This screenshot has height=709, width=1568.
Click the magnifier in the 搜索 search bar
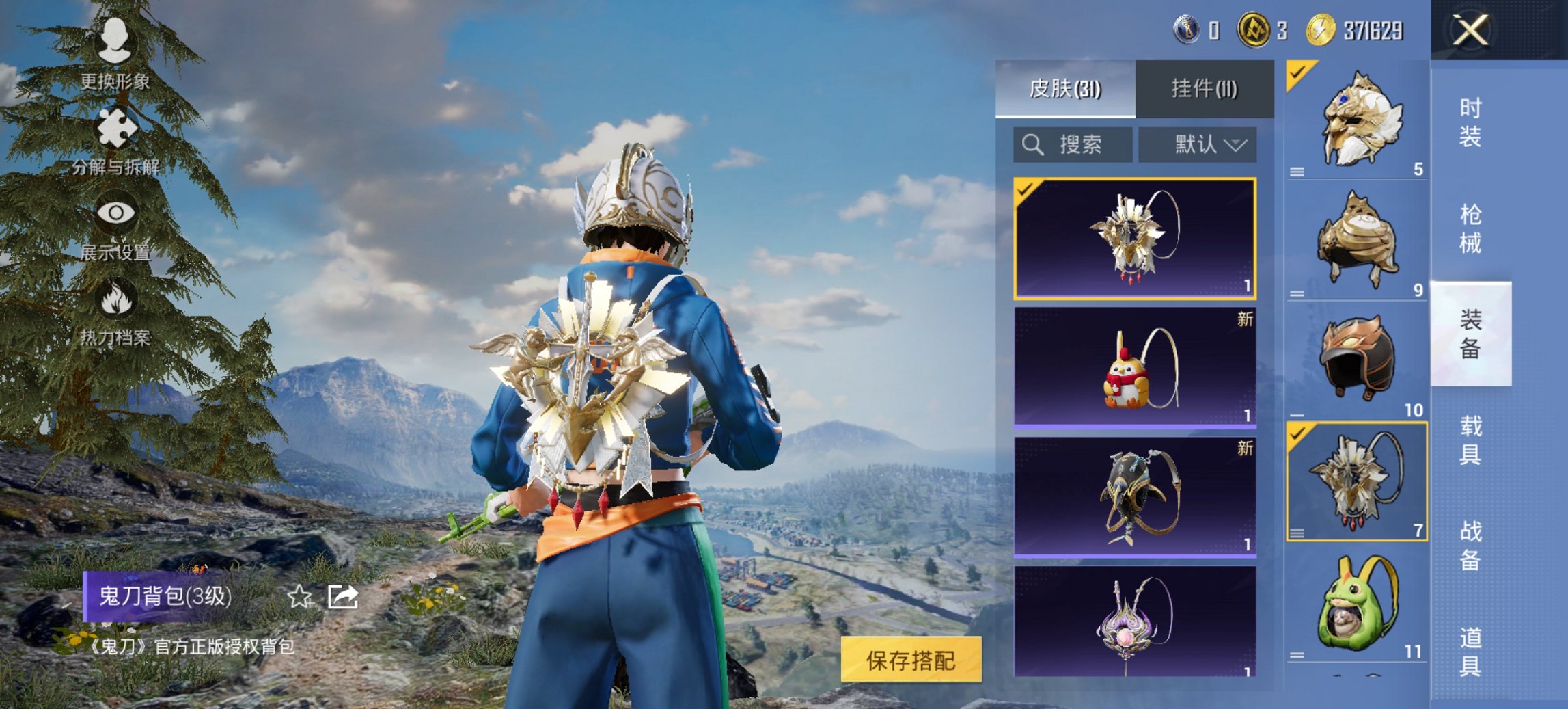(x=1032, y=146)
